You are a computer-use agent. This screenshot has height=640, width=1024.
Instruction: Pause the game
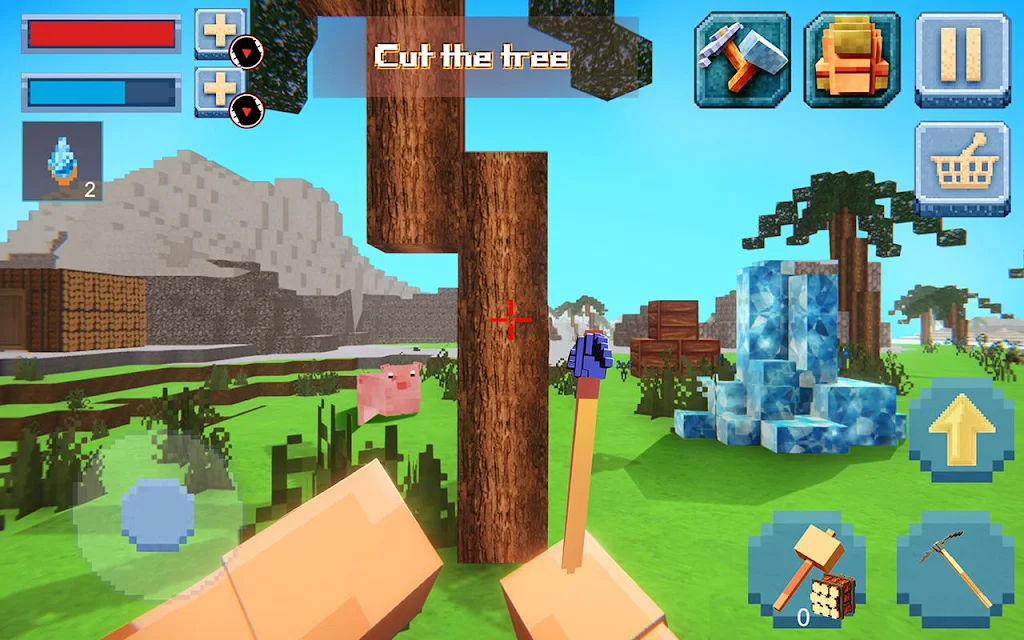(x=963, y=59)
